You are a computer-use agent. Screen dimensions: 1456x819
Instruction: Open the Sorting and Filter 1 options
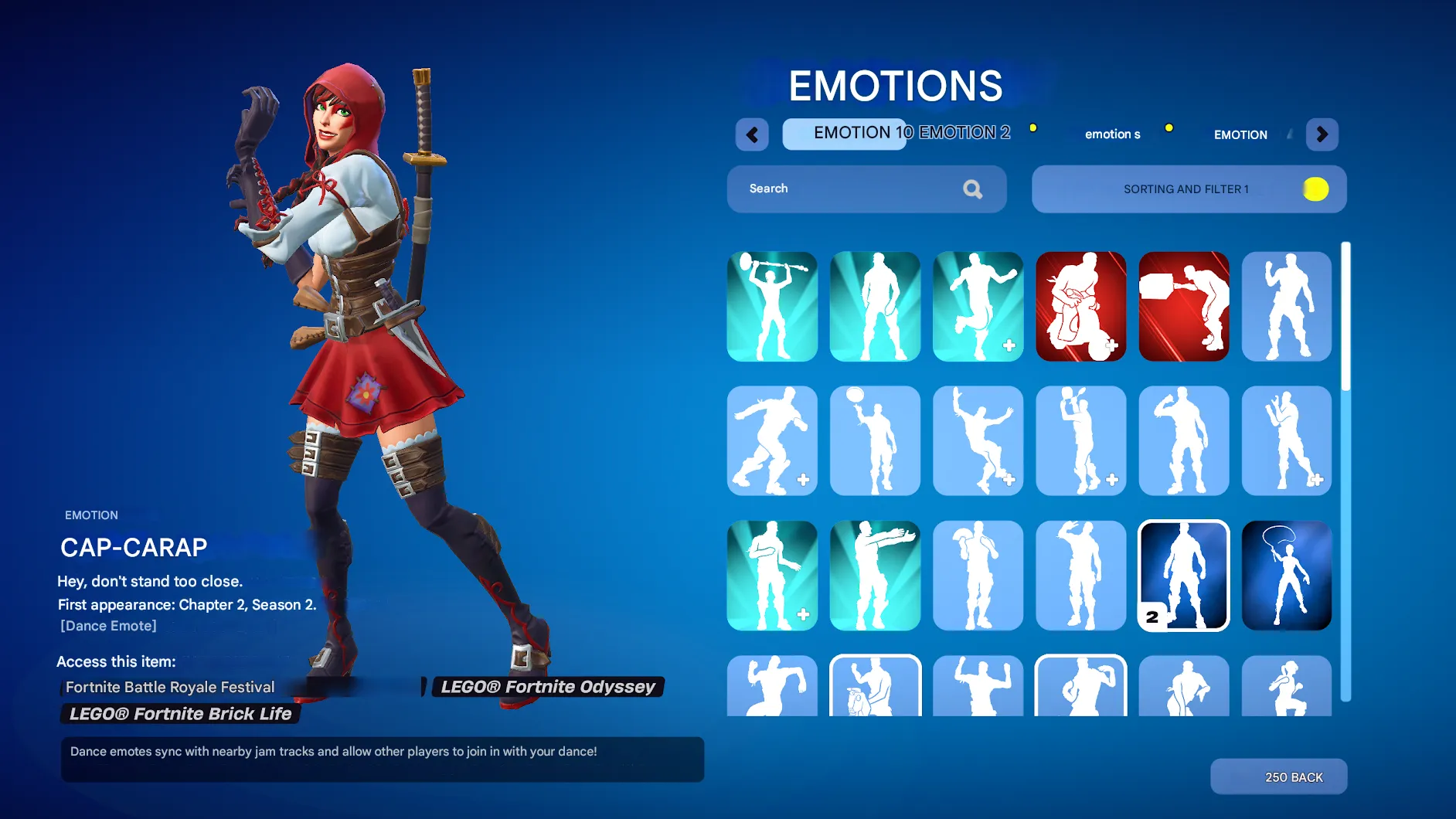tap(1187, 189)
